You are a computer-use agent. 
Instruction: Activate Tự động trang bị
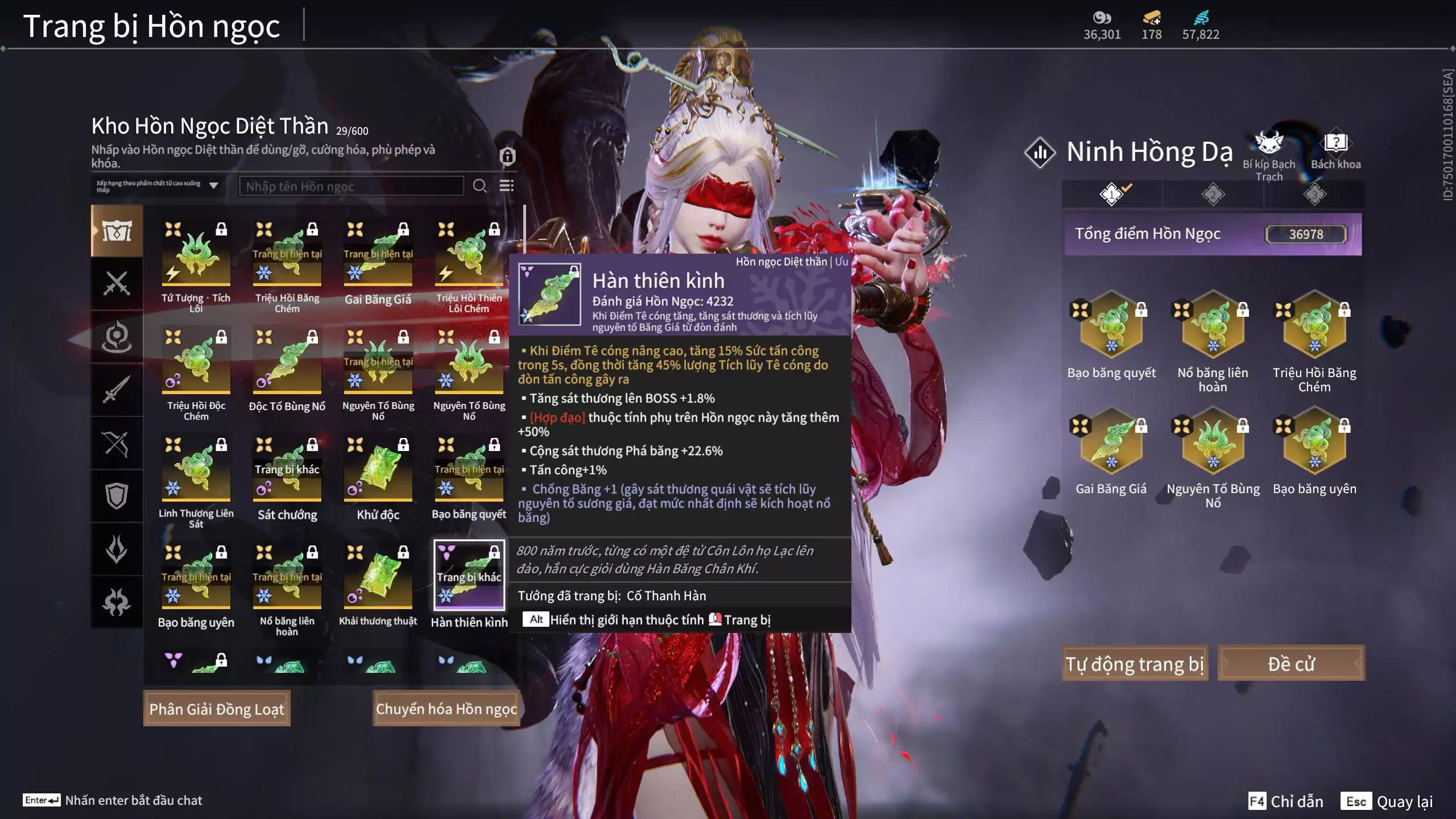point(1134,664)
